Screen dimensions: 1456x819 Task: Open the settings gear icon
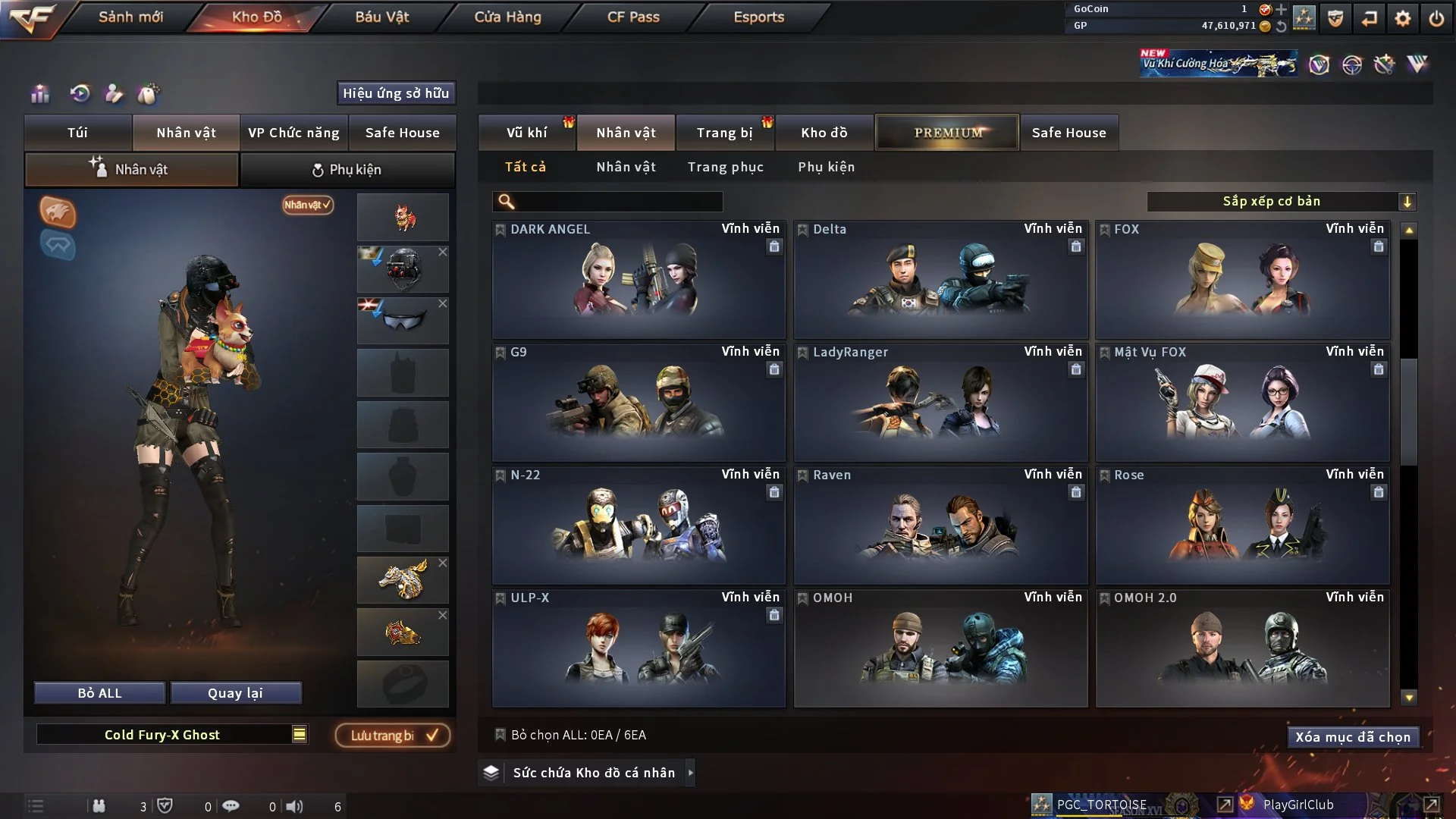1402,18
